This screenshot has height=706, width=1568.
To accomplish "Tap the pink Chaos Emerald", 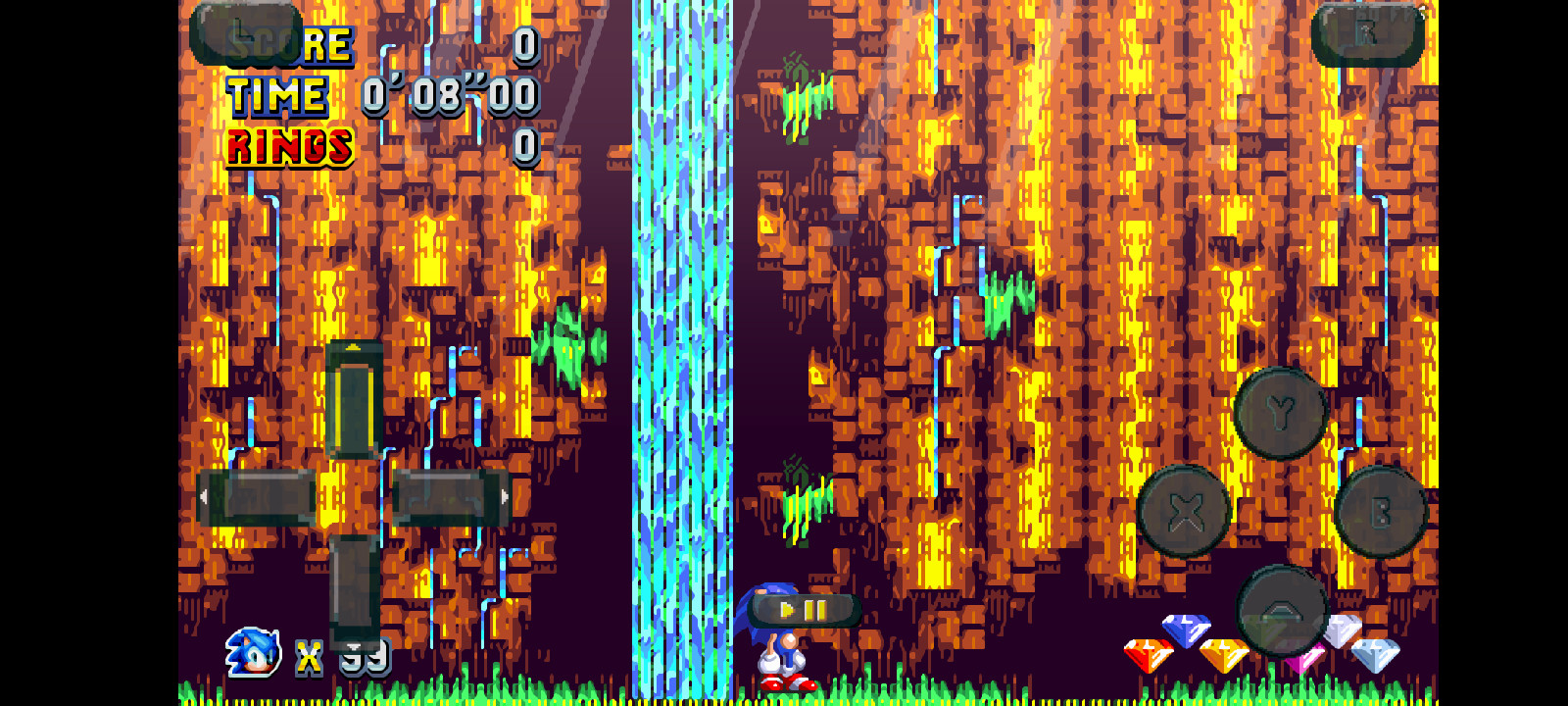I will coord(1306,659).
